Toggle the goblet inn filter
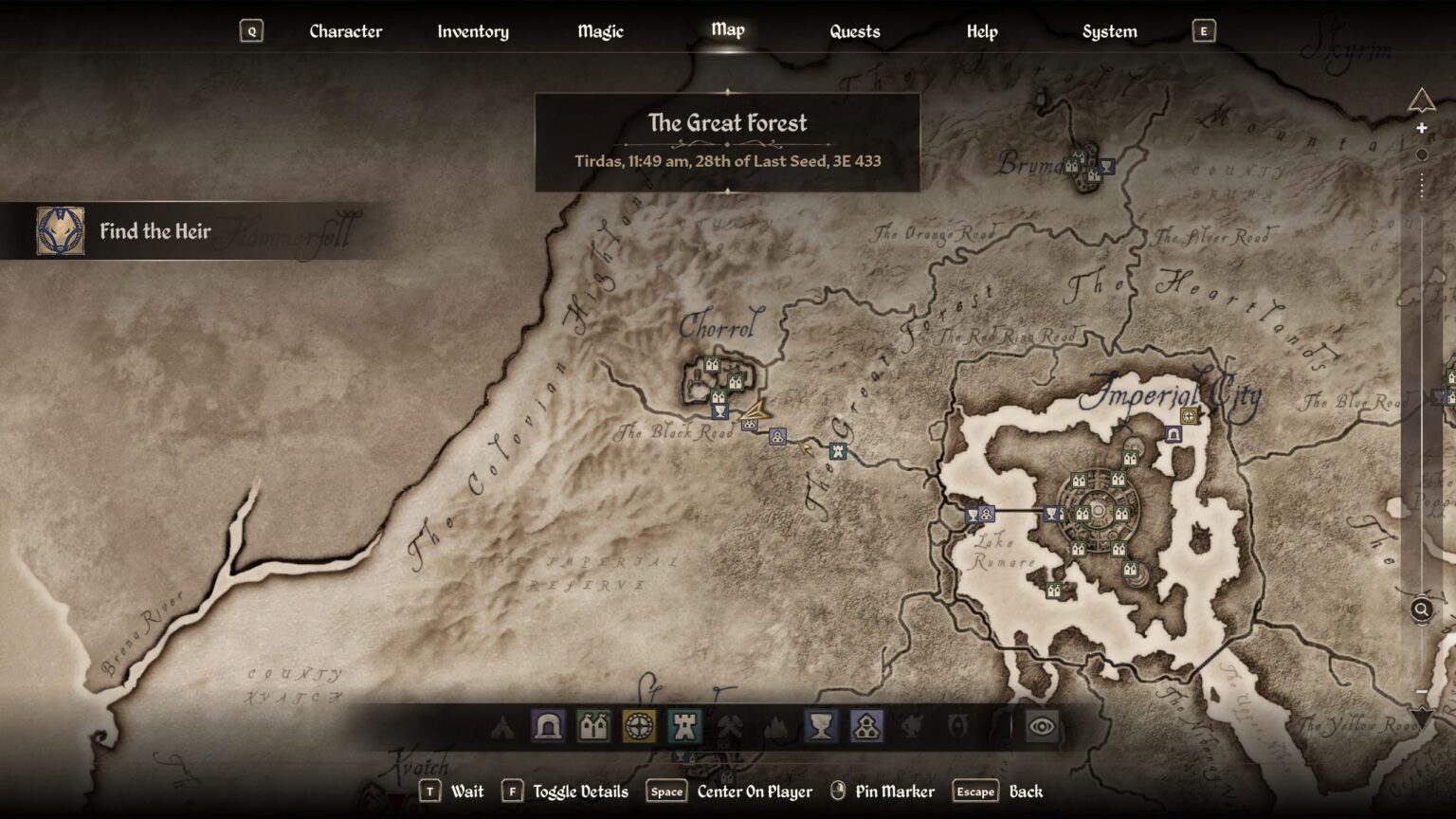This screenshot has height=819, width=1456. pyautogui.click(x=822, y=727)
